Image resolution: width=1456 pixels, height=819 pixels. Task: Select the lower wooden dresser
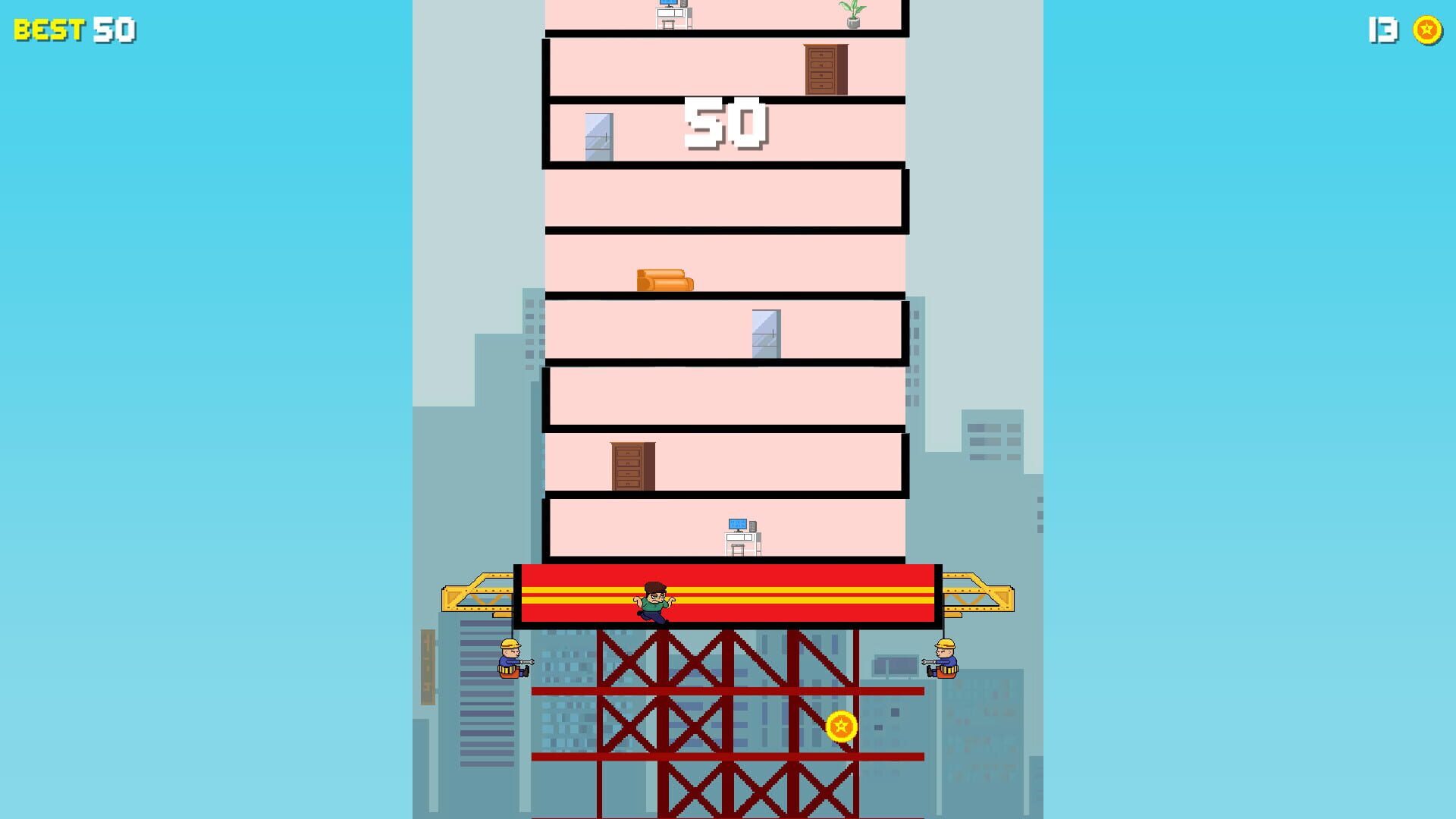[x=629, y=465]
